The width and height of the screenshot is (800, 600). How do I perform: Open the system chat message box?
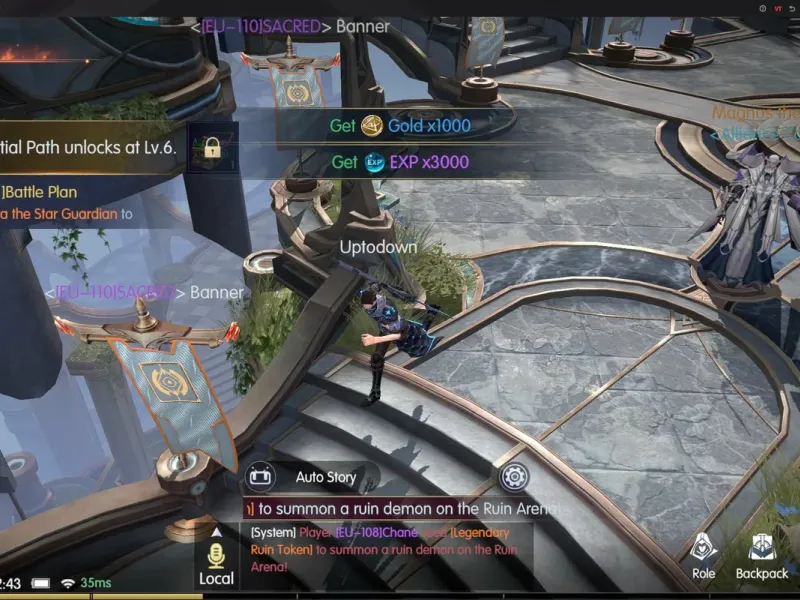pyautogui.click(x=390, y=549)
